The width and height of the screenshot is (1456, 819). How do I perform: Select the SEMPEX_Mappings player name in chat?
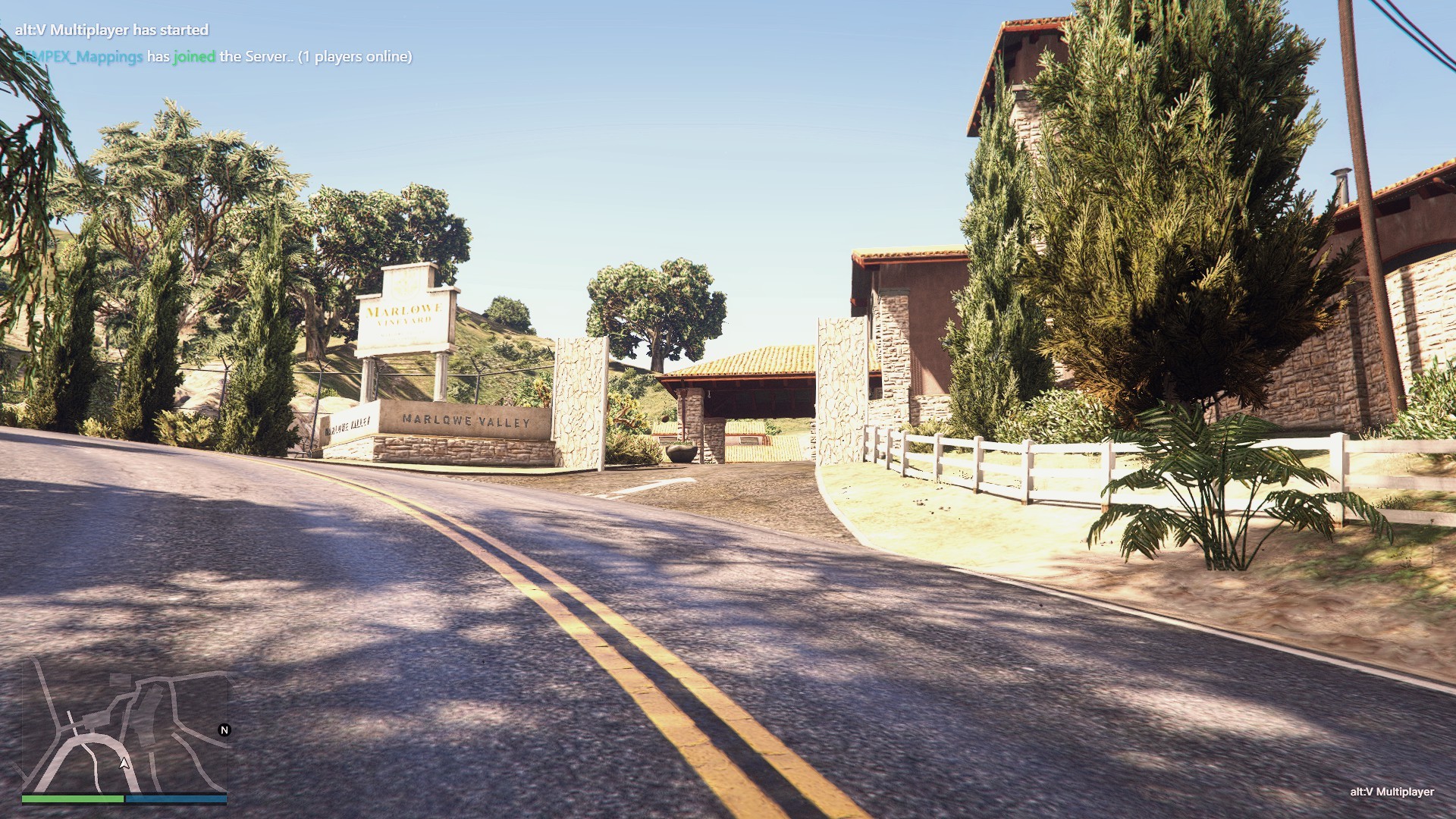tap(79, 57)
